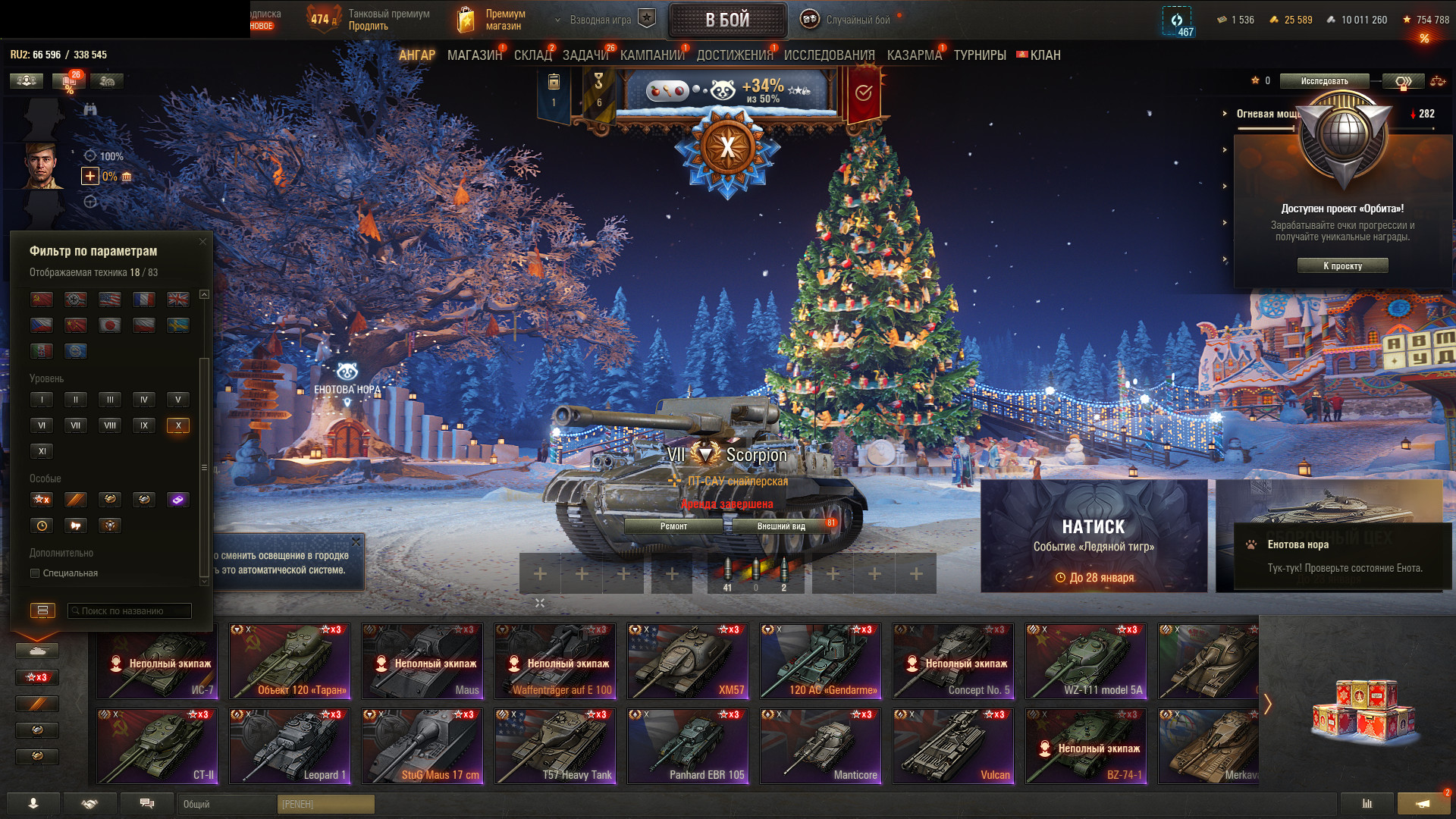This screenshot has width=1456, height=819.
Task: Open the Случайный бой mode selector
Action: [857, 20]
